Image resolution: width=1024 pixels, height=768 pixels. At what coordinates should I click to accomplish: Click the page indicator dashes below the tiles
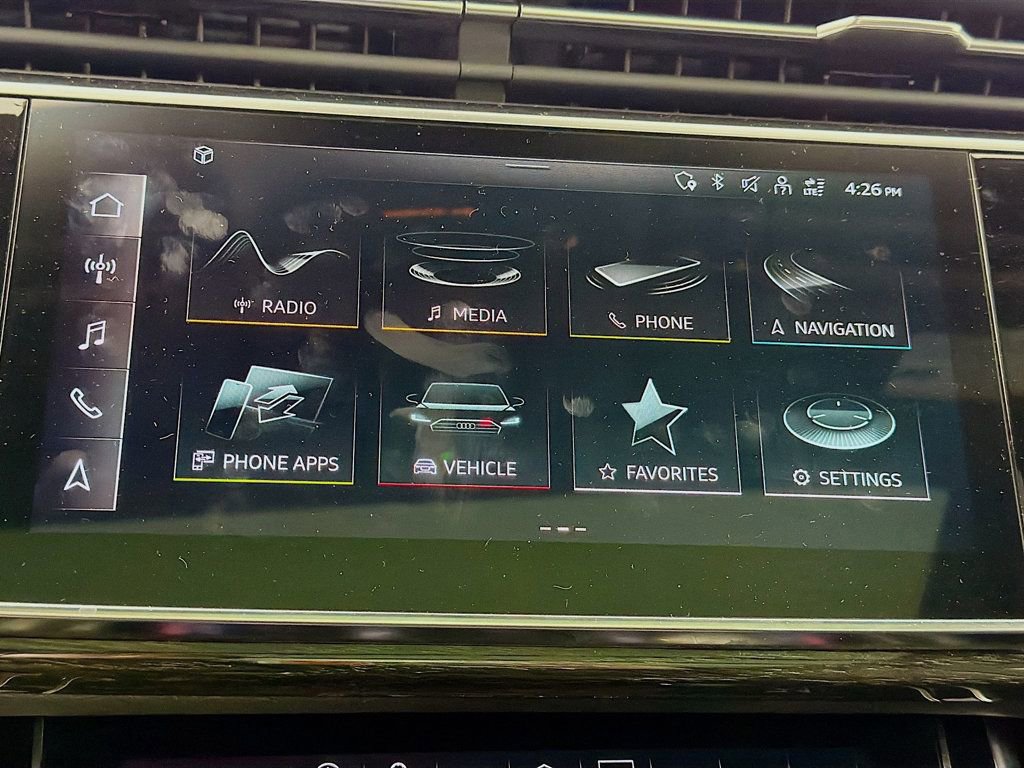click(x=563, y=528)
